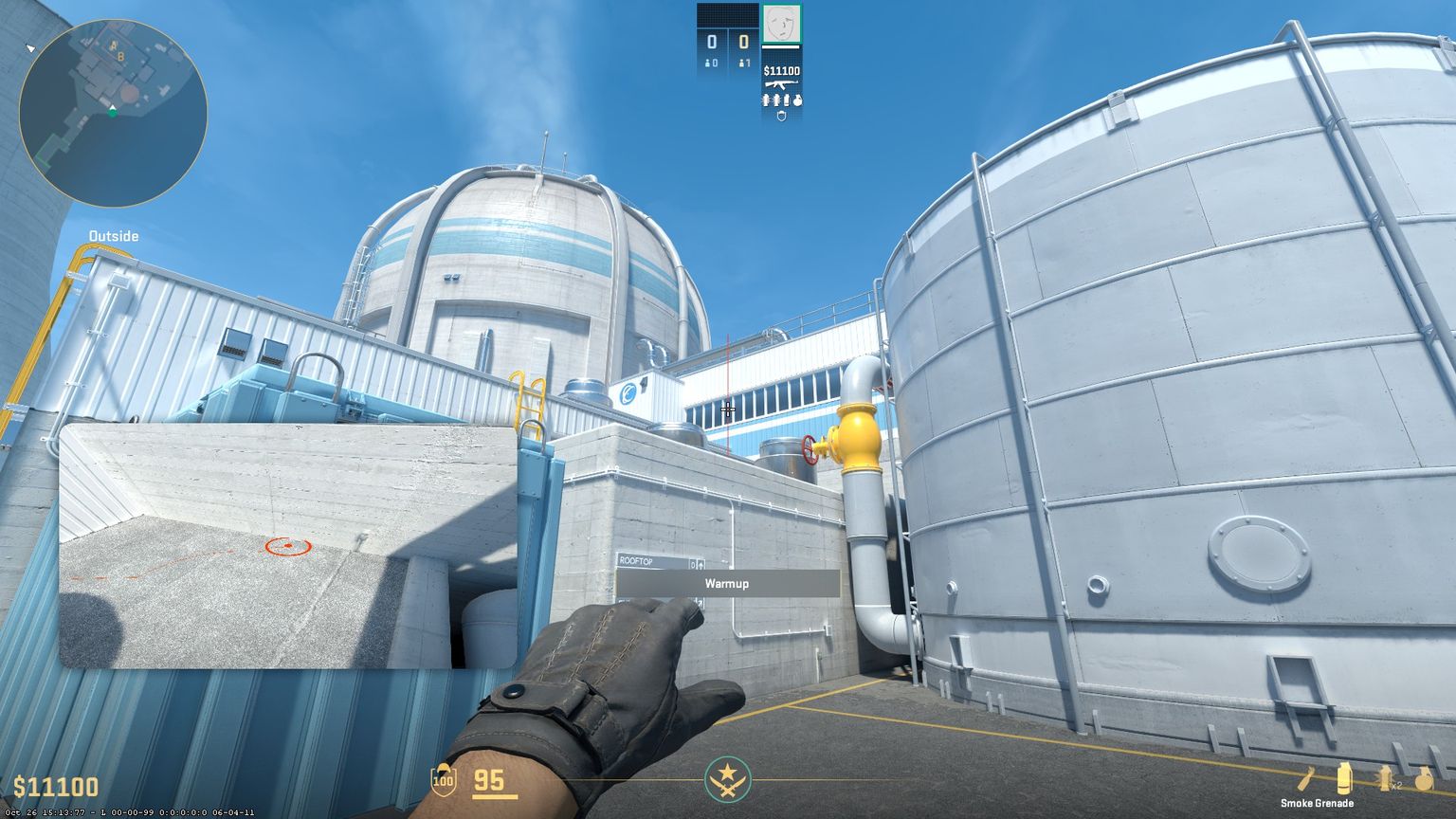
Task: Click the gold star emblem at bottom center
Action: tap(728, 779)
